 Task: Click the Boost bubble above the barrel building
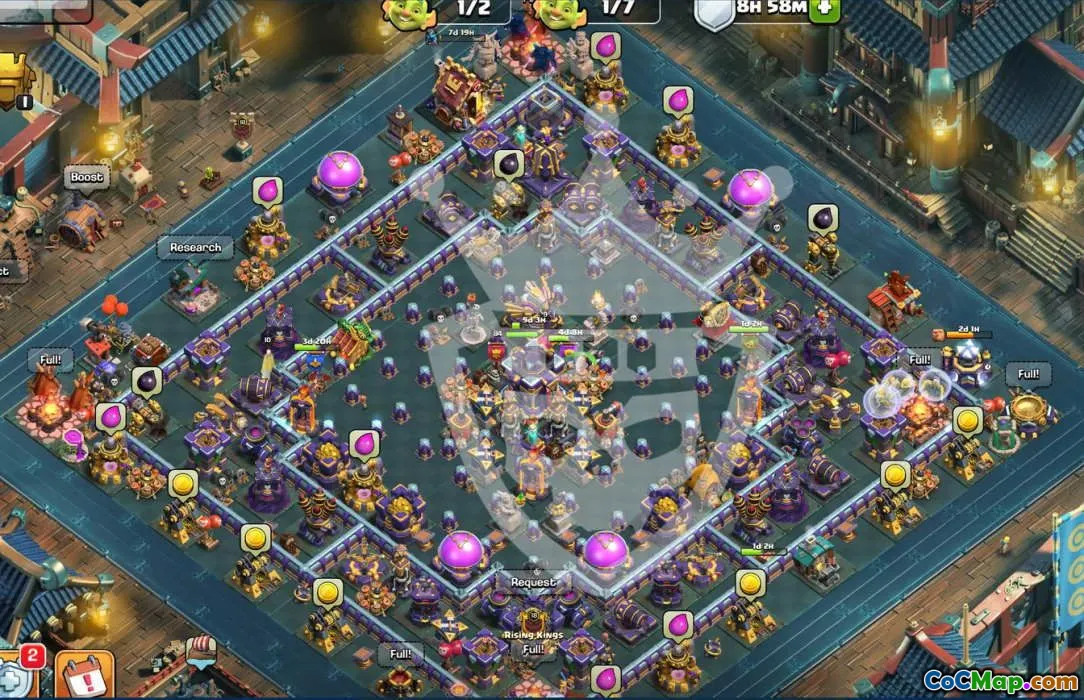pos(87,178)
